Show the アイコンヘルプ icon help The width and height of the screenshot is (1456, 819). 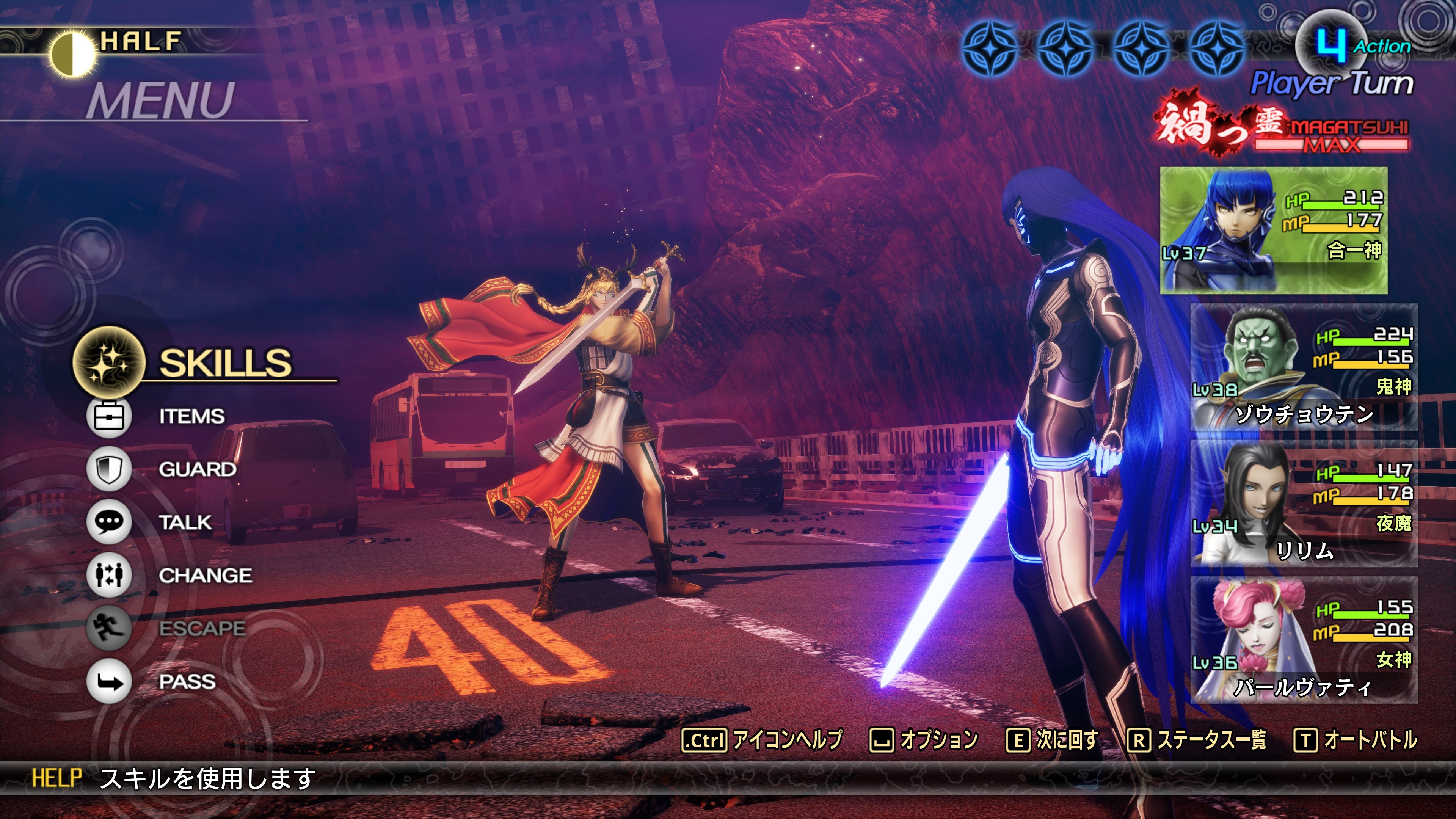point(763,740)
